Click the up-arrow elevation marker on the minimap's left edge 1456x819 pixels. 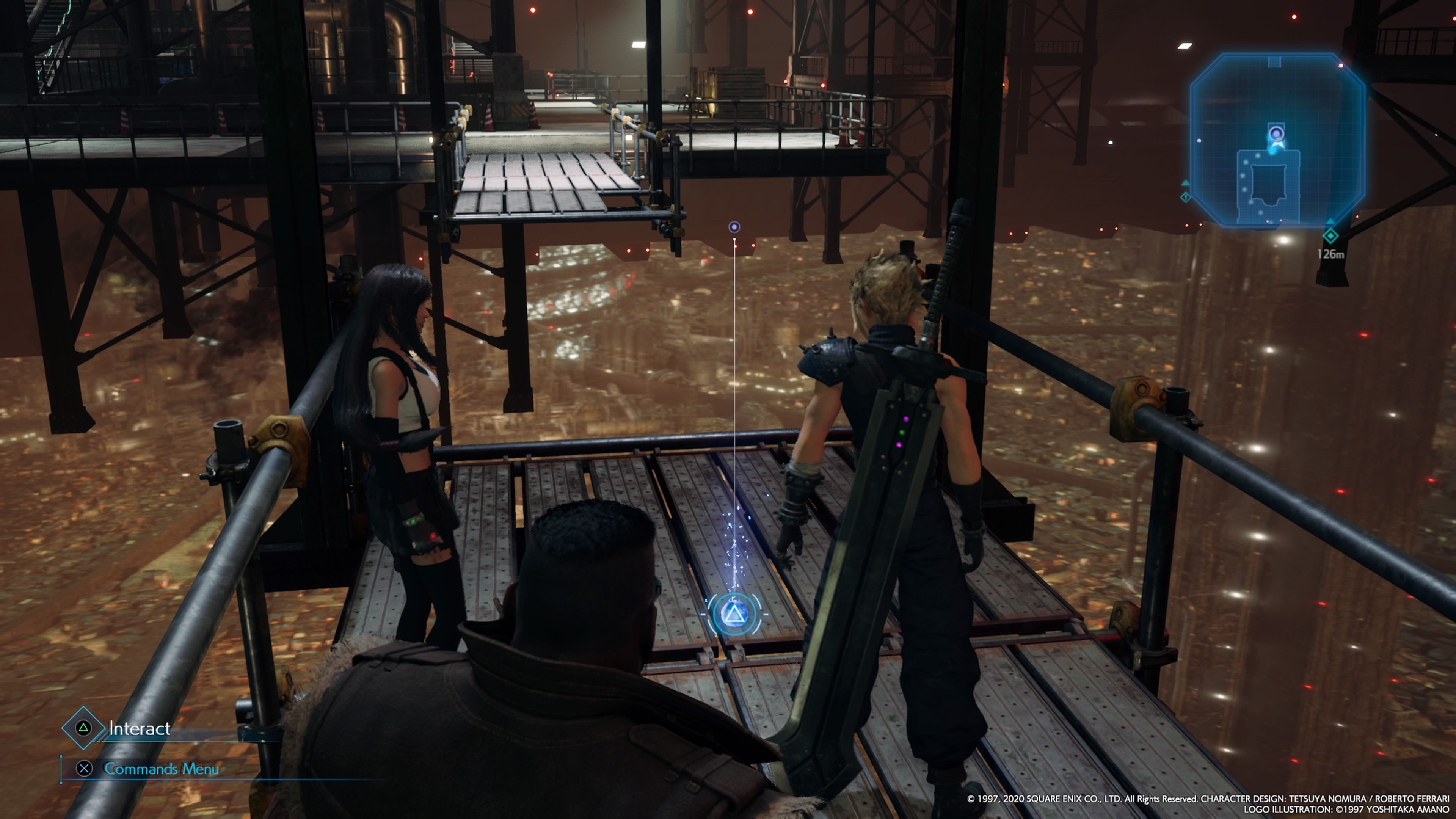coord(1185,182)
